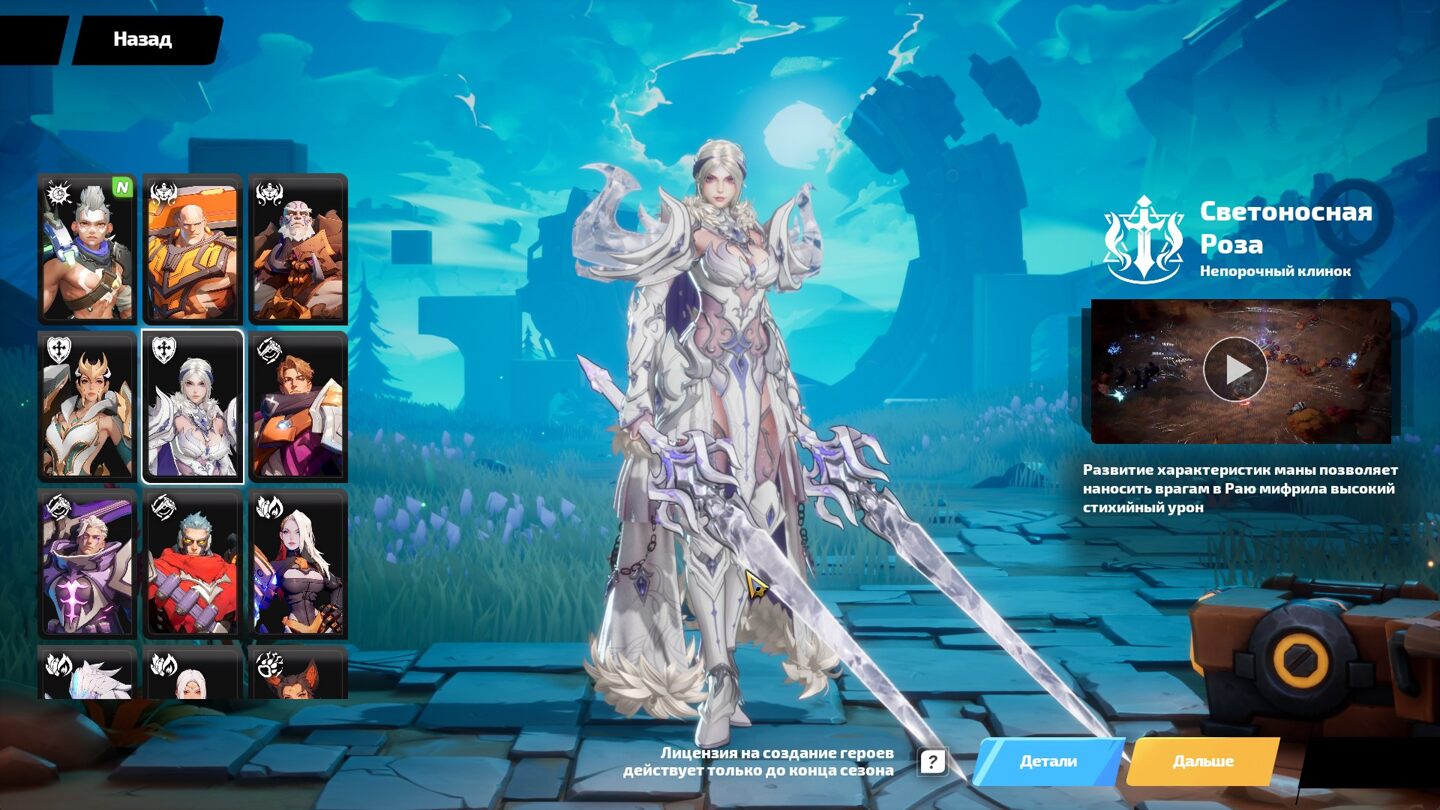Open the question mark license help

(932, 762)
